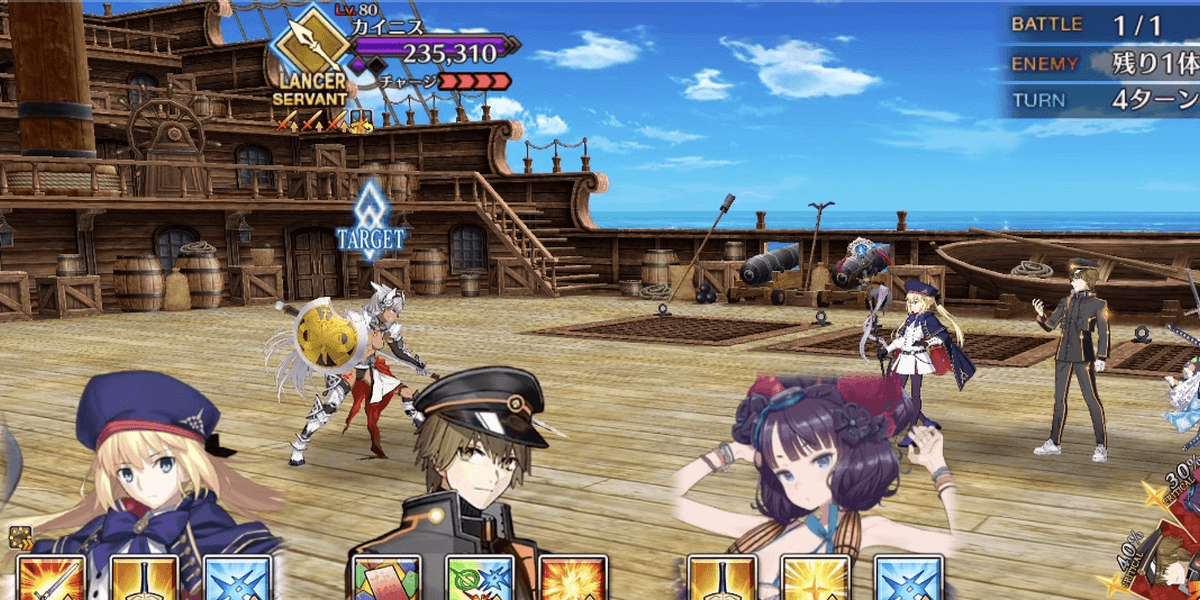The image size is (1200, 600).
Task: Trigger the beret girl's blue star skill
Action: pyautogui.click(x=236, y=580)
